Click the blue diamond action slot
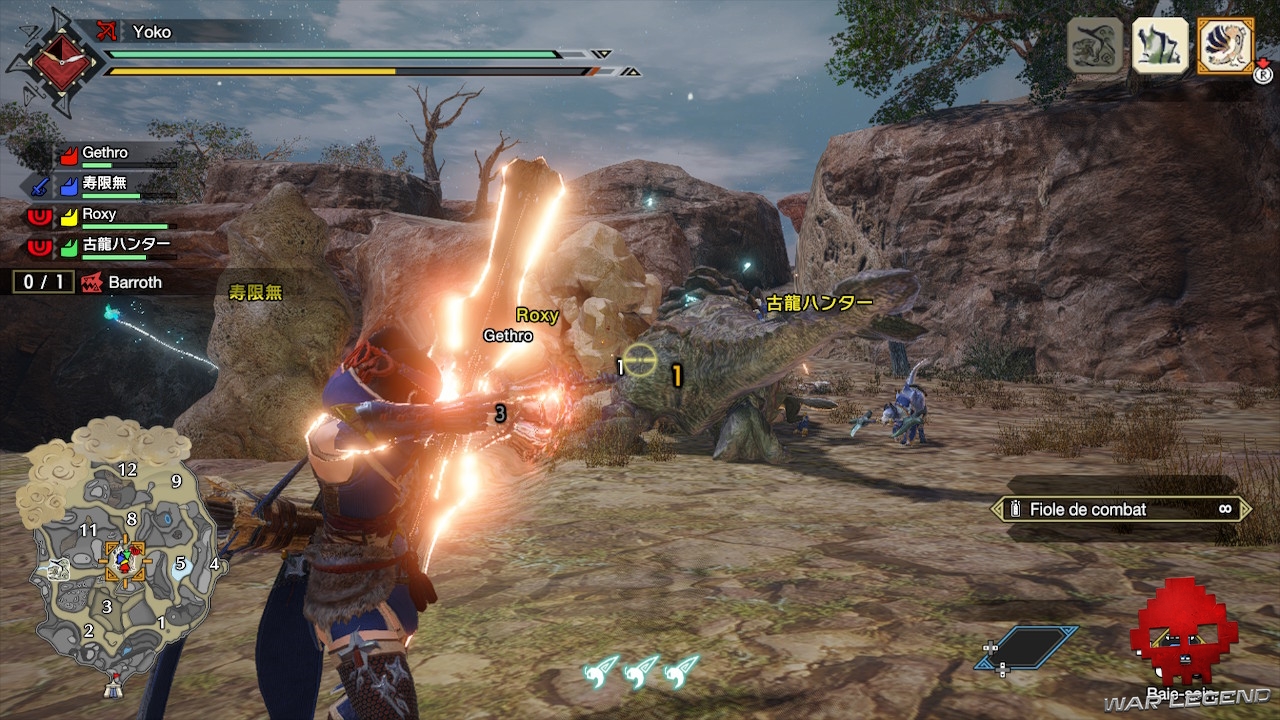This screenshot has width=1280, height=720. click(x=1027, y=647)
